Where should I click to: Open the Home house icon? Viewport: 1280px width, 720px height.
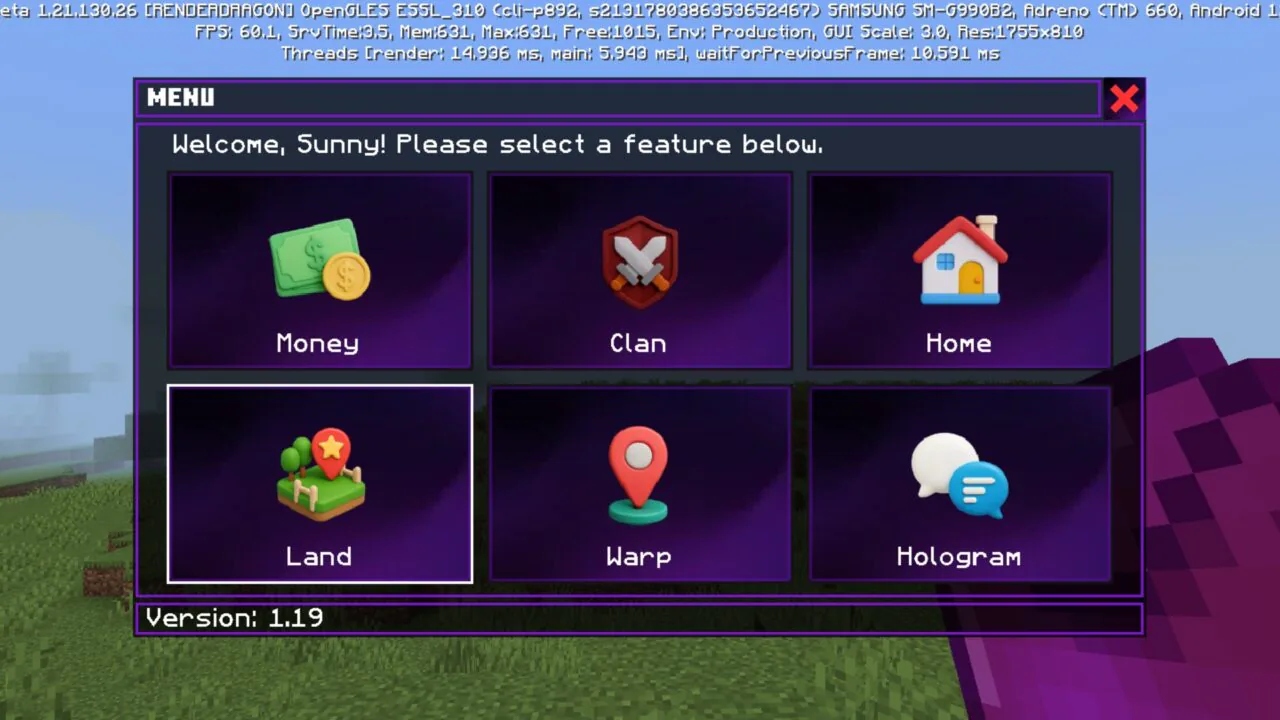(958, 262)
